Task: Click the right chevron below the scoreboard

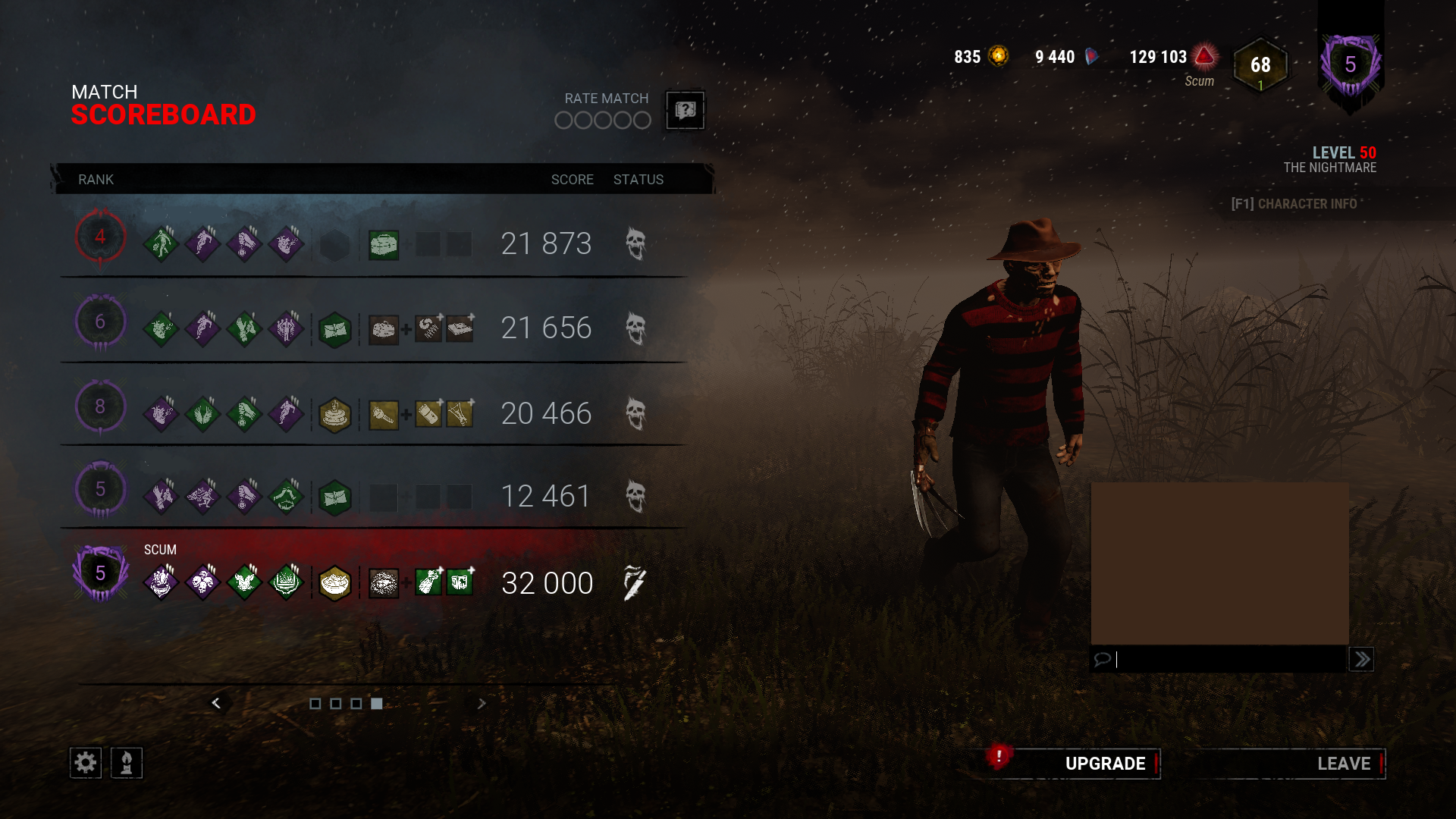Action: pyautogui.click(x=481, y=704)
